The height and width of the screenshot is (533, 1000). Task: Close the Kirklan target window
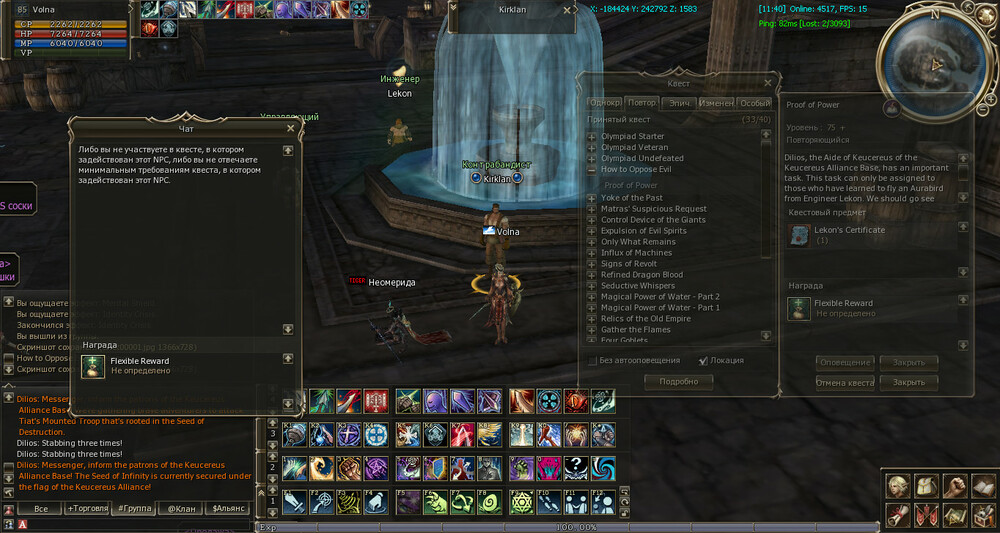(x=567, y=10)
